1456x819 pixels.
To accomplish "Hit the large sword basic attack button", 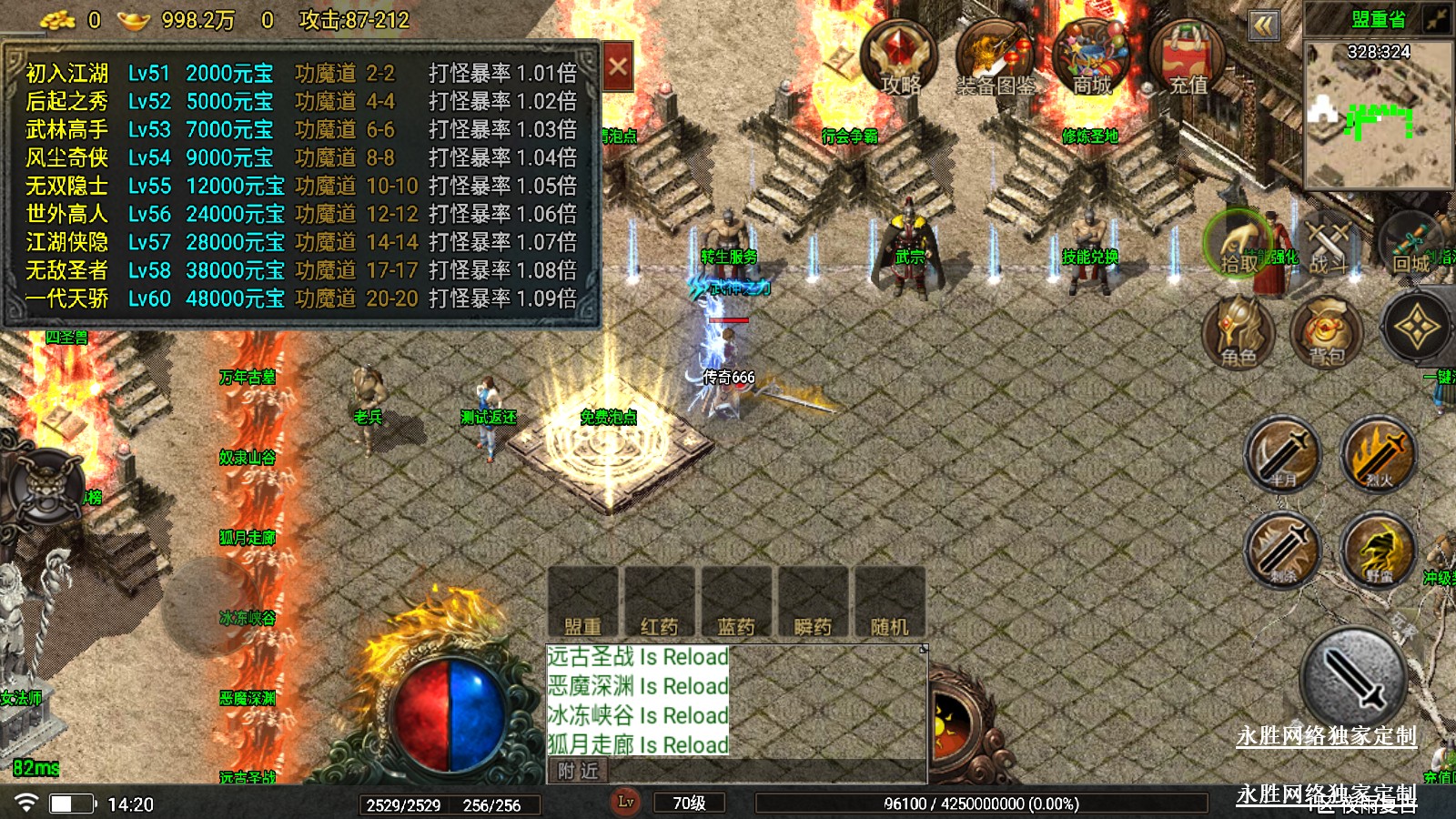I will point(1354,678).
